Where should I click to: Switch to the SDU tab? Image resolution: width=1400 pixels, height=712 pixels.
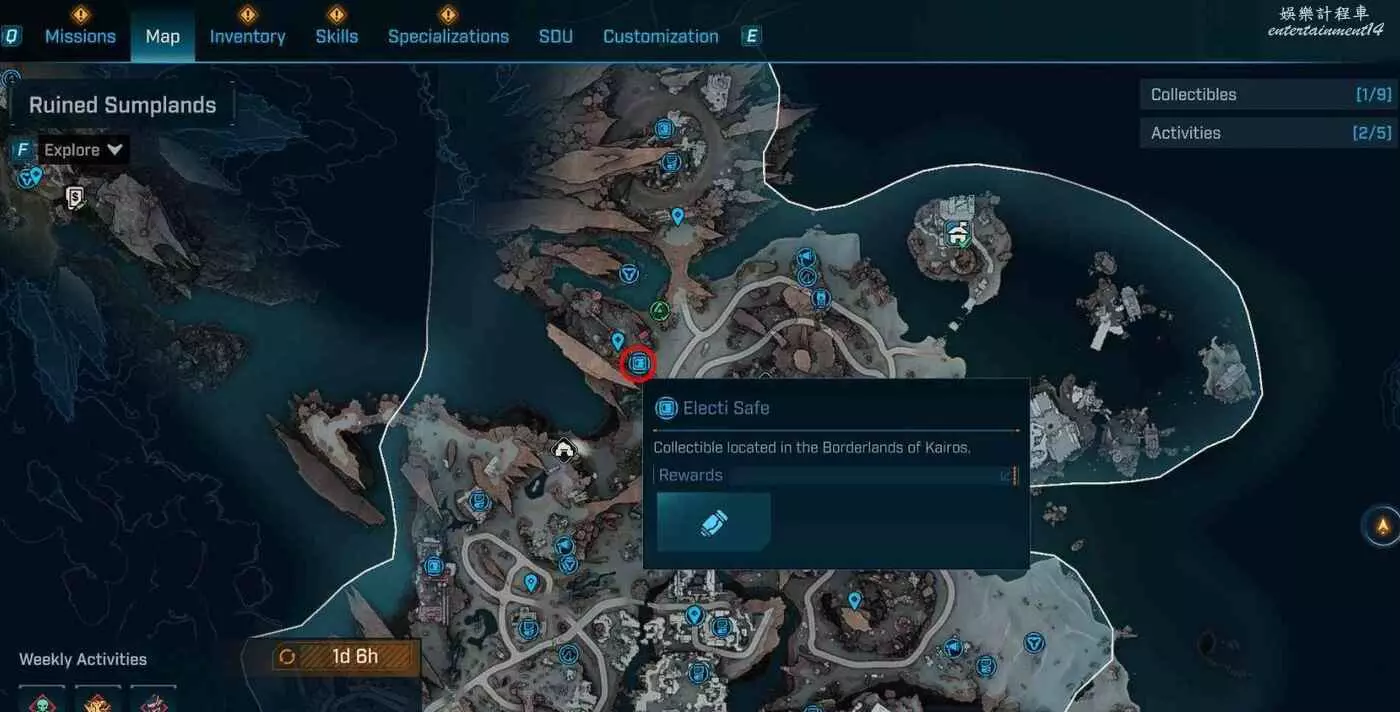(x=556, y=36)
